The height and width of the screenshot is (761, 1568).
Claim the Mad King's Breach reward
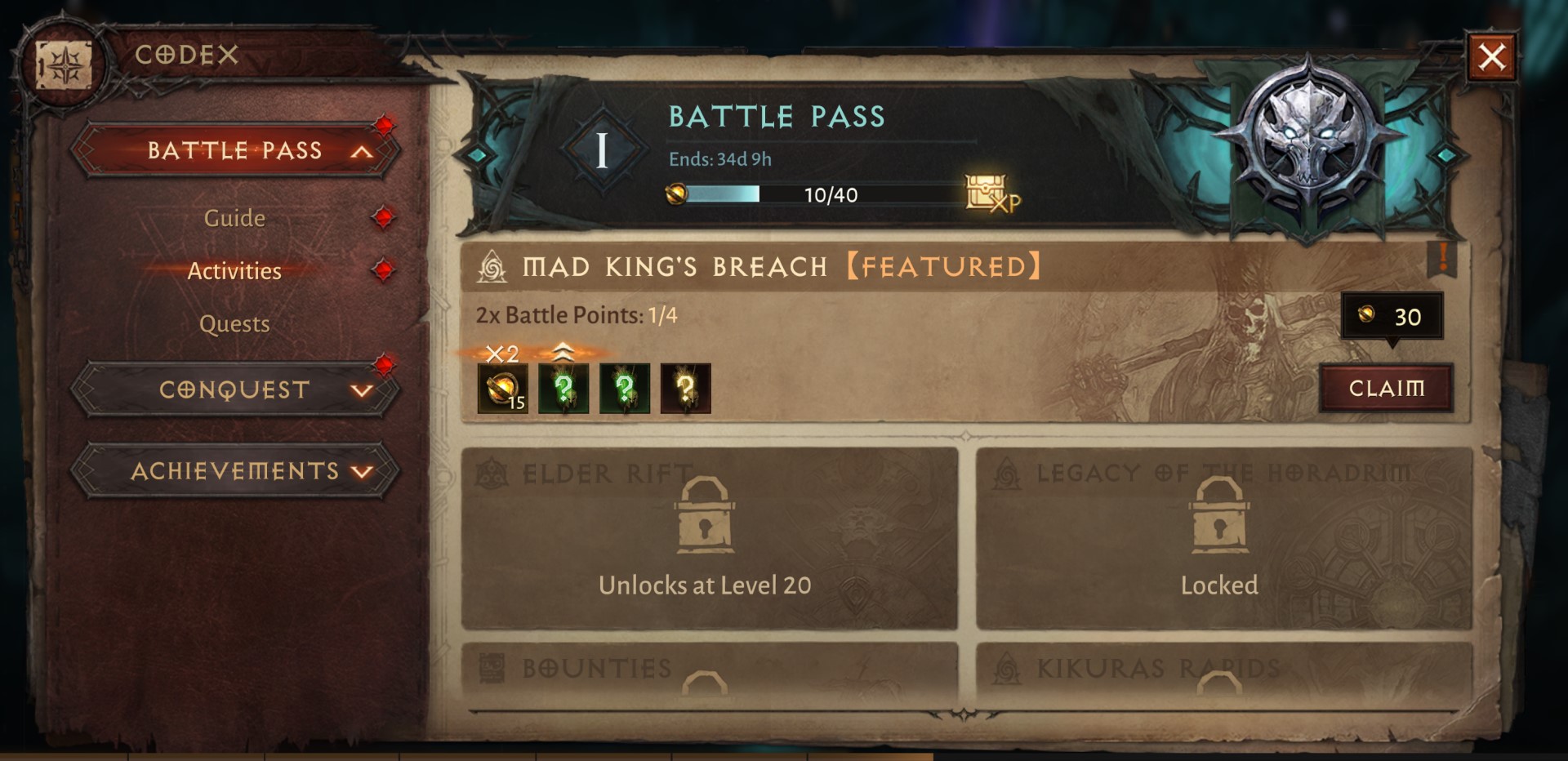(1386, 388)
